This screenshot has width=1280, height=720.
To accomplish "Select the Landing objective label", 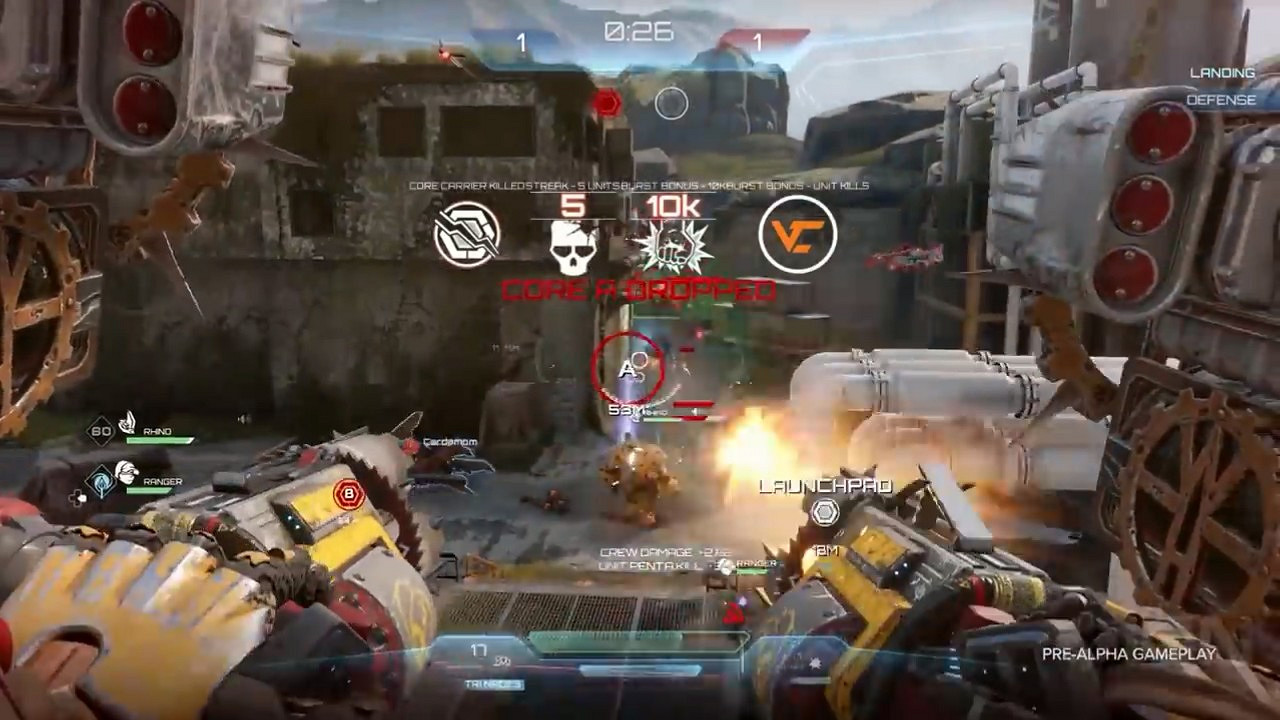I will (x=1222, y=73).
